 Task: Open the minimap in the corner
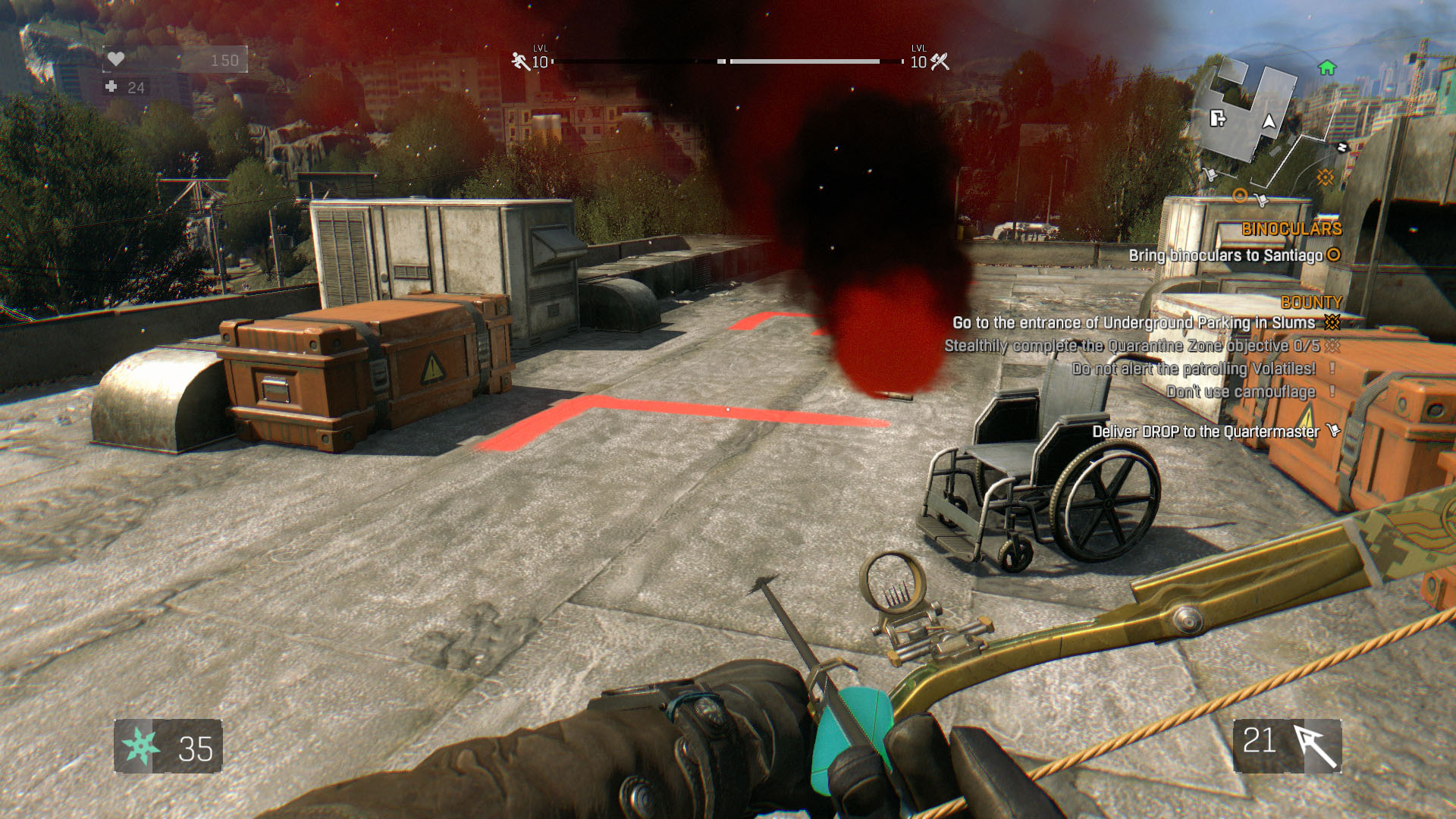click(x=1263, y=125)
